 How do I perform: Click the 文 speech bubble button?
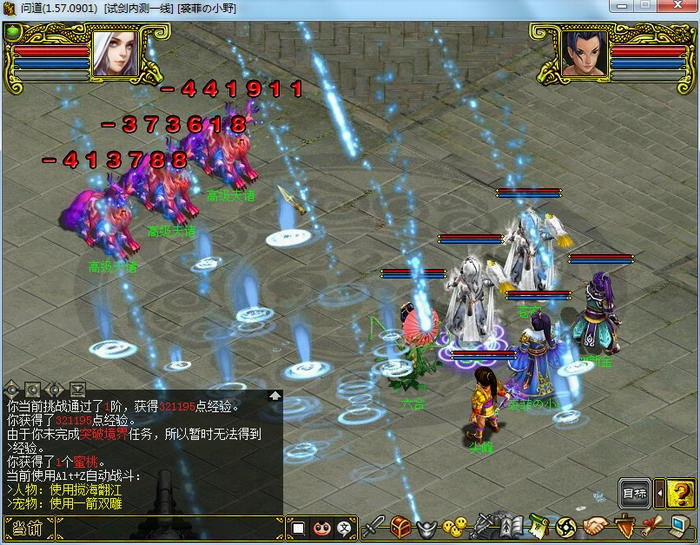tap(344, 527)
